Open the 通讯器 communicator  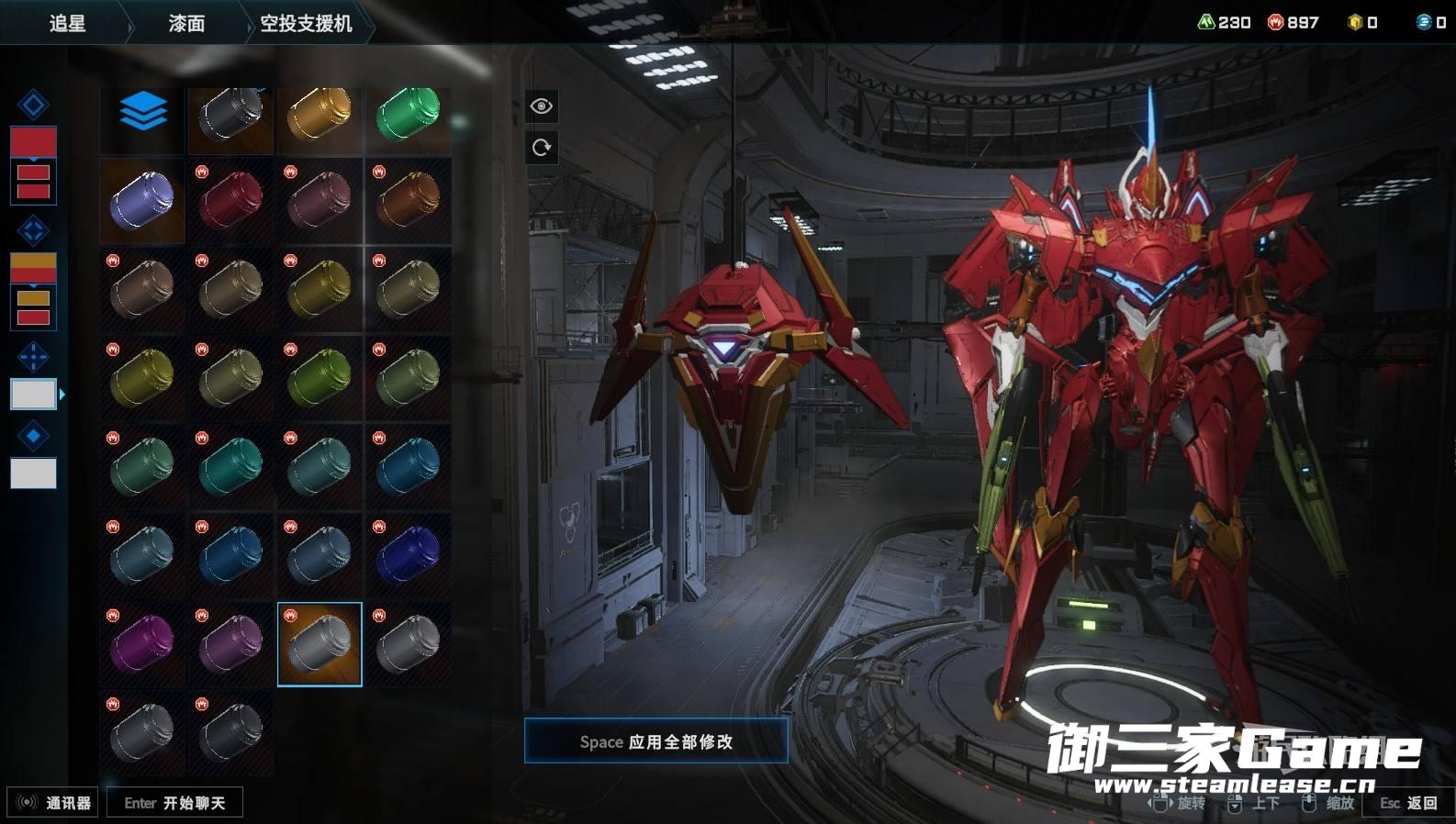tap(55, 803)
